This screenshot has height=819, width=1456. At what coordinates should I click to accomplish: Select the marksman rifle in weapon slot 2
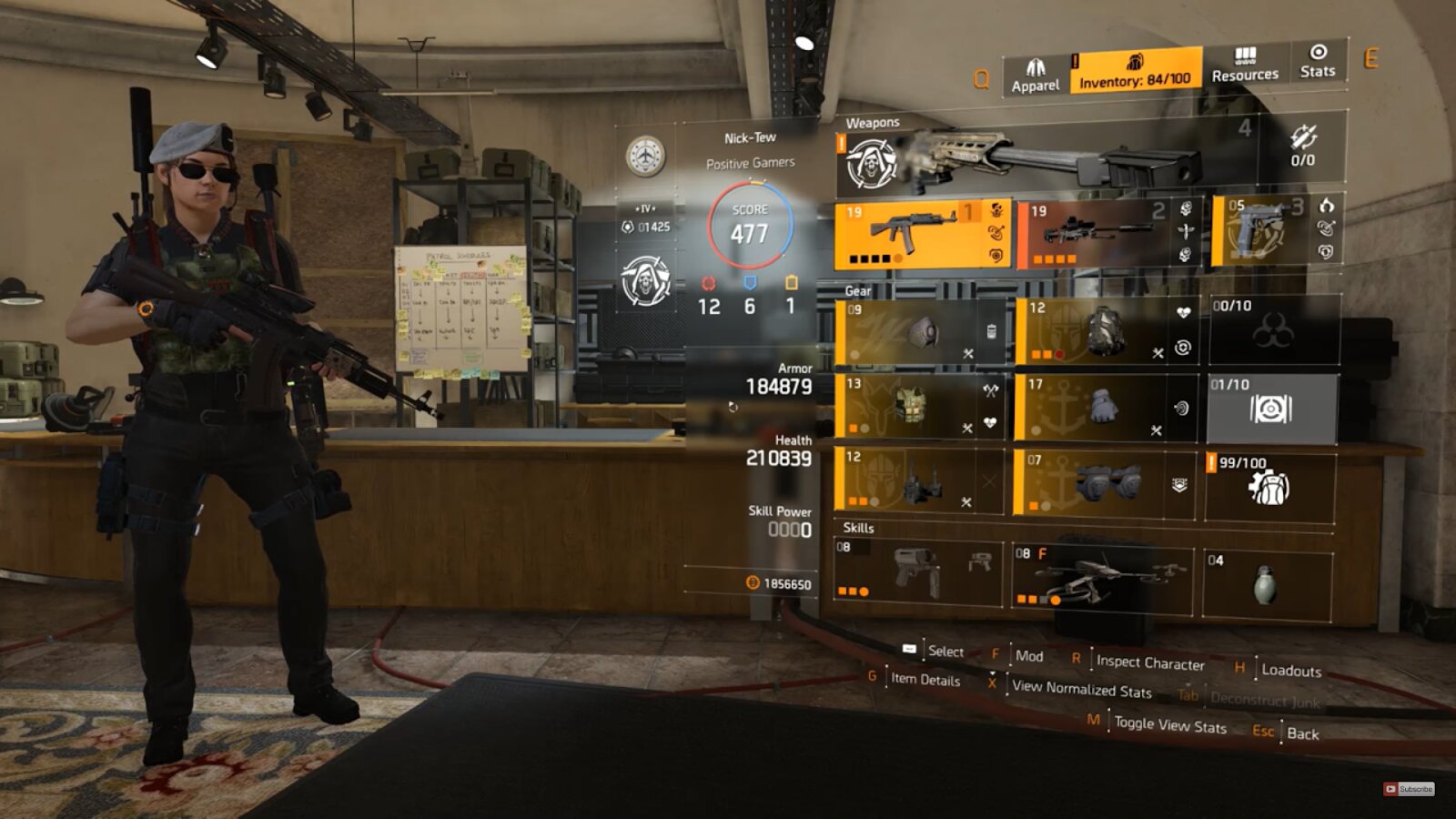click(x=1101, y=237)
